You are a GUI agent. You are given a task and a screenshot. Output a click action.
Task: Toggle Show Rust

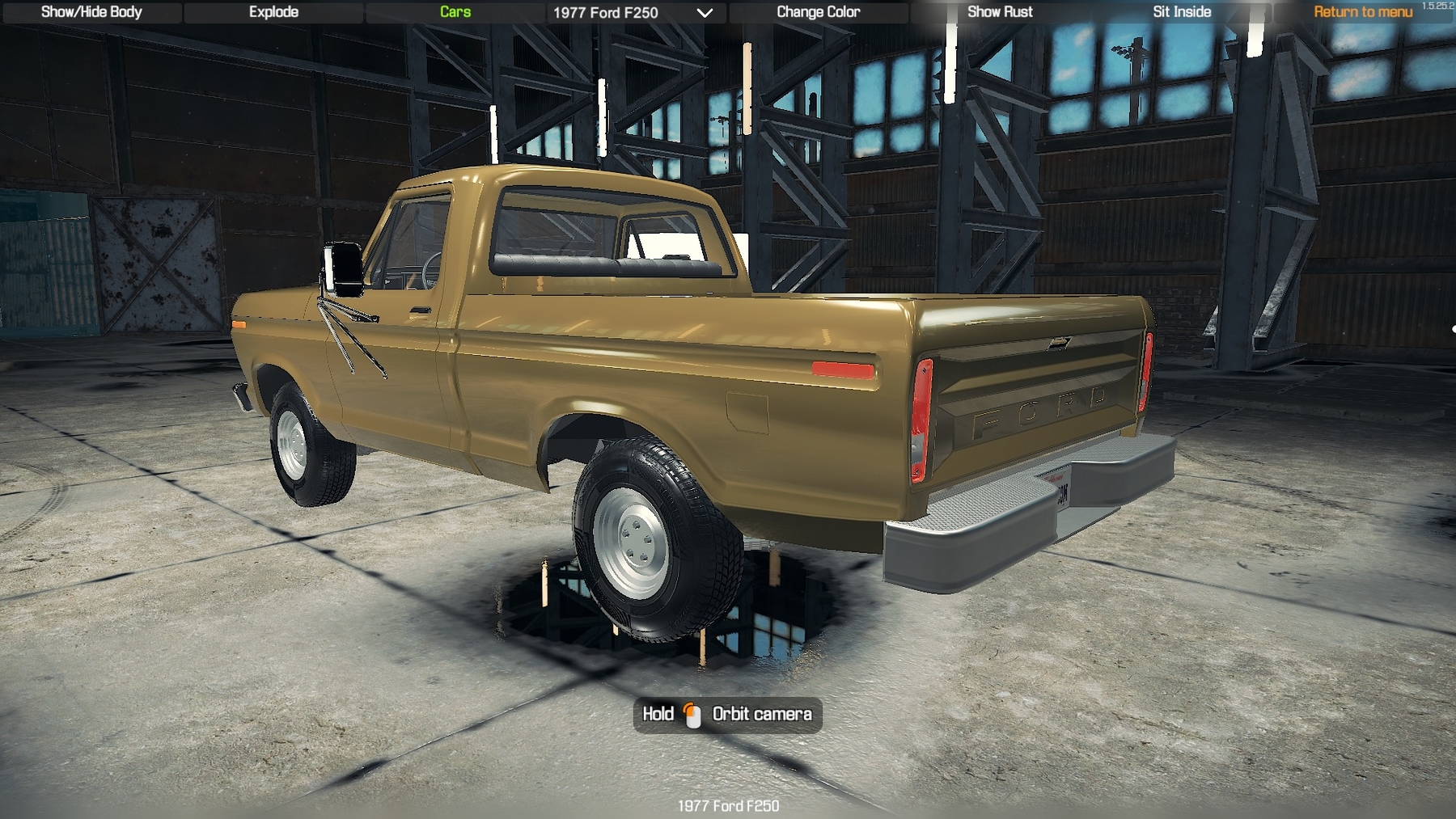coord(1000,12)
